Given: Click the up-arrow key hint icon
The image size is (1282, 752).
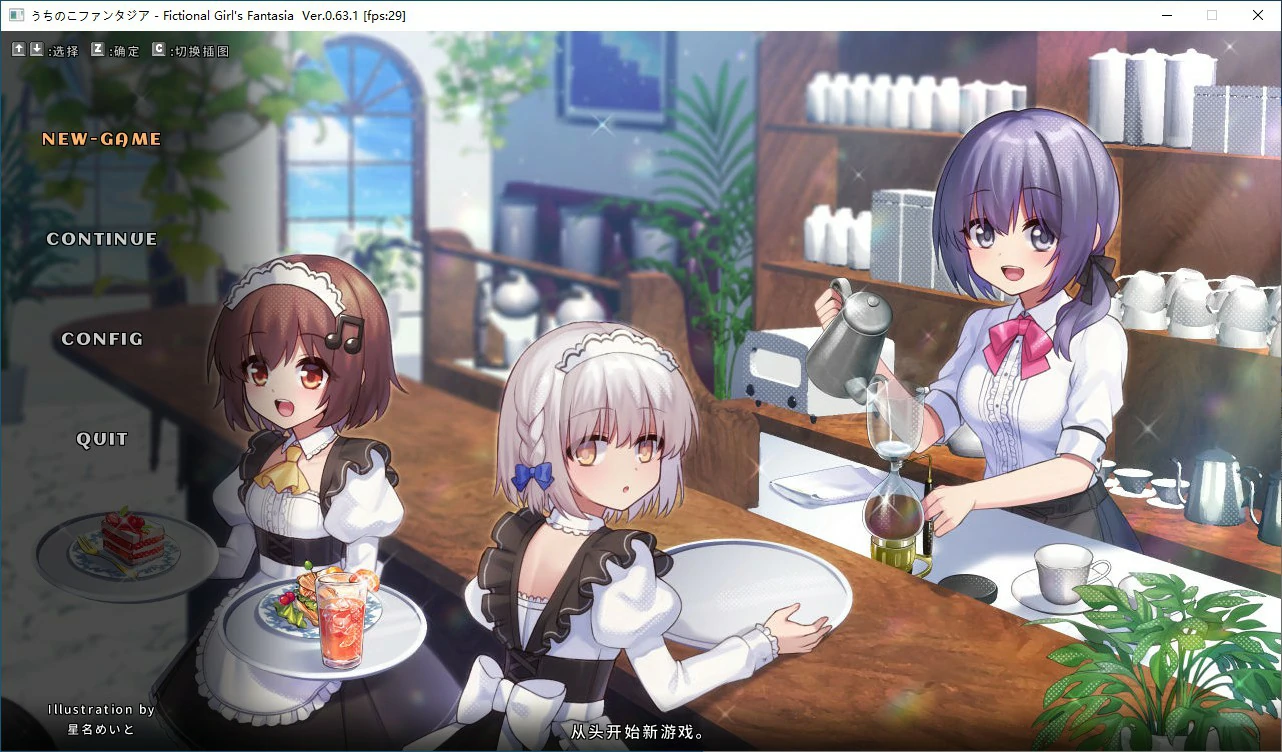Looking at the screenshot, I should [x=17, y=47].
